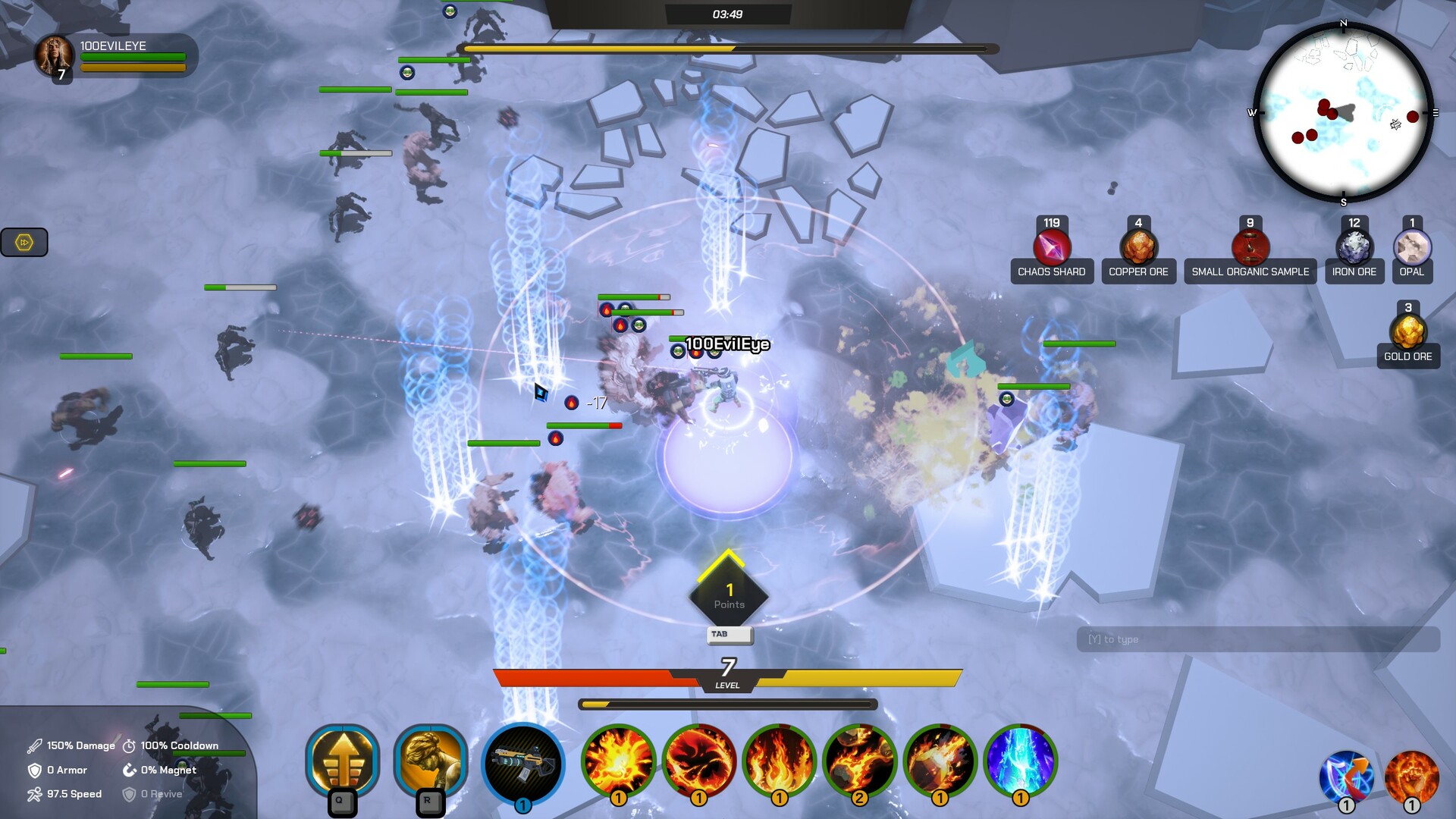Click the Iron Ore resource icon

1354,246
